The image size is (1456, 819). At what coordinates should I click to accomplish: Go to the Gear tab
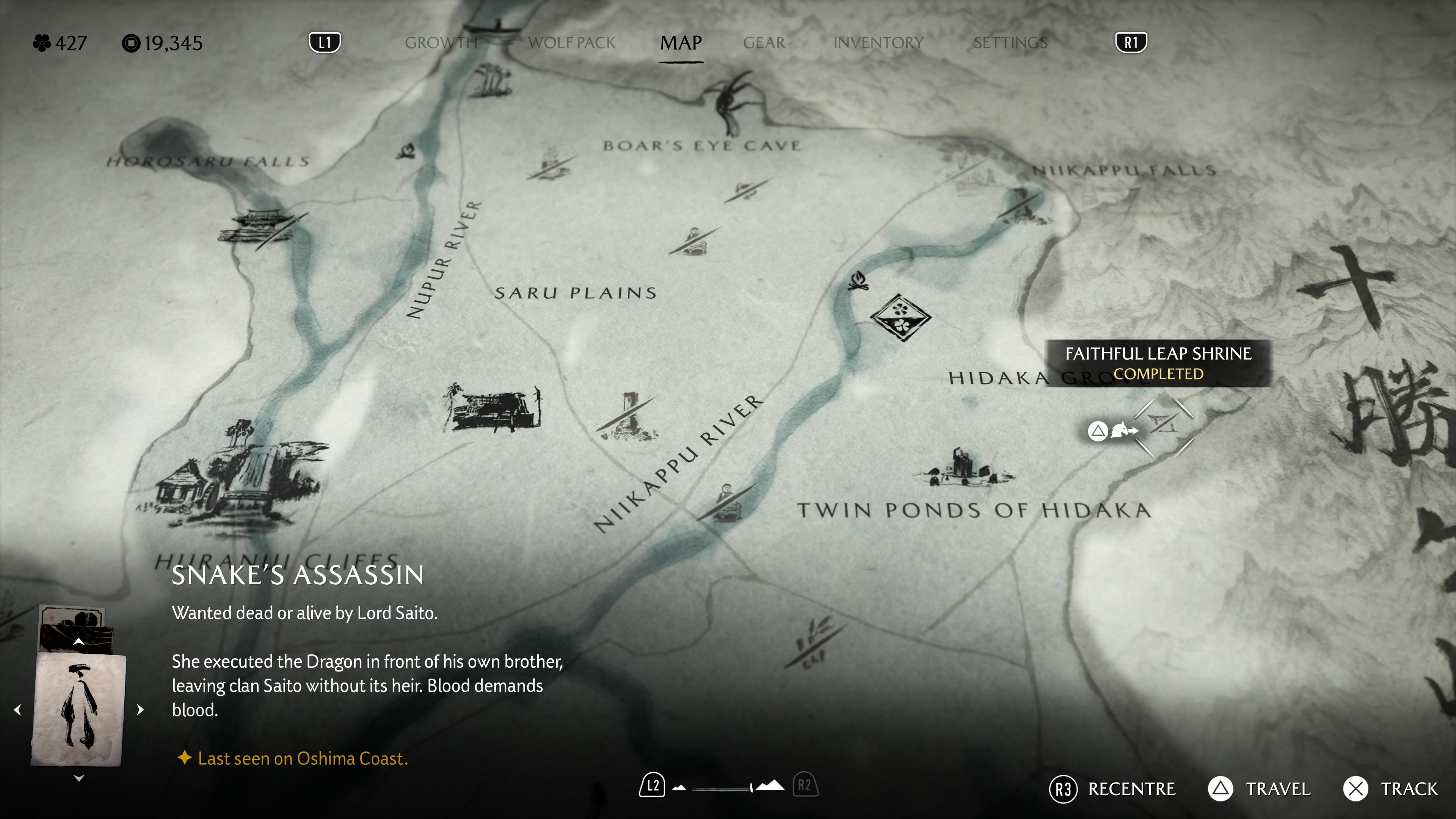pyautogui.click(x=764, y=43)
